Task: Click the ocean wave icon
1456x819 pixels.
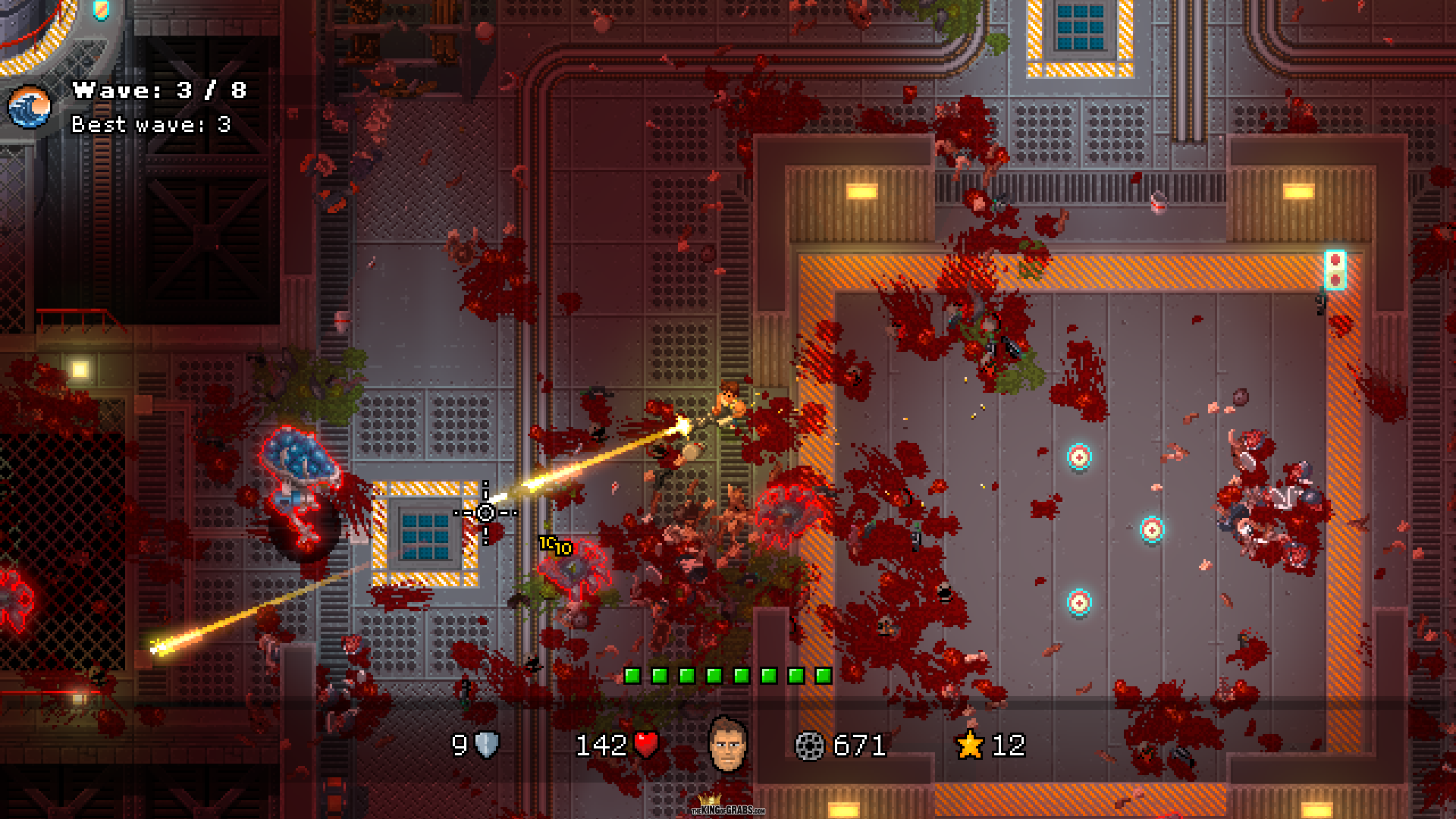Action: pyautogui.click(x=30, y=107)
